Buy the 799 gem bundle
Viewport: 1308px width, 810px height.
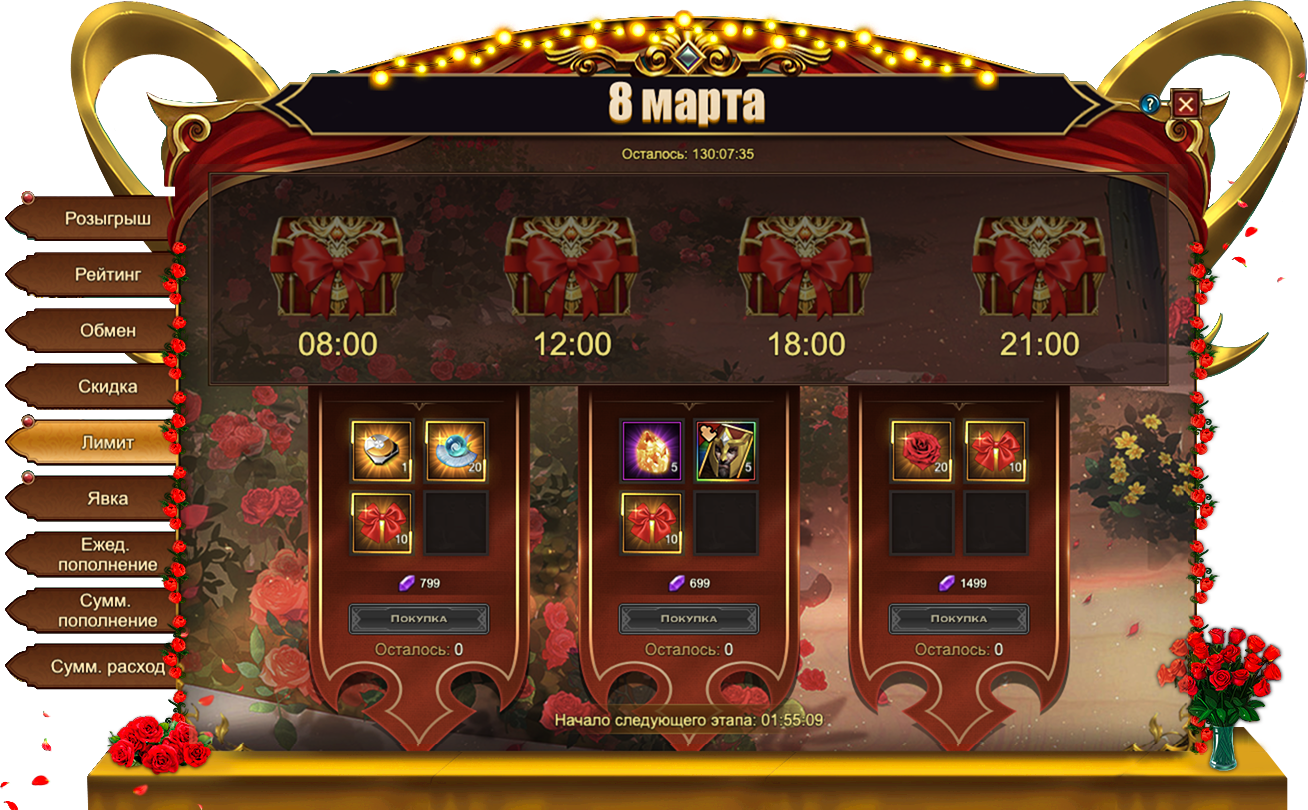pyautogui.click(x=418, y=618)
